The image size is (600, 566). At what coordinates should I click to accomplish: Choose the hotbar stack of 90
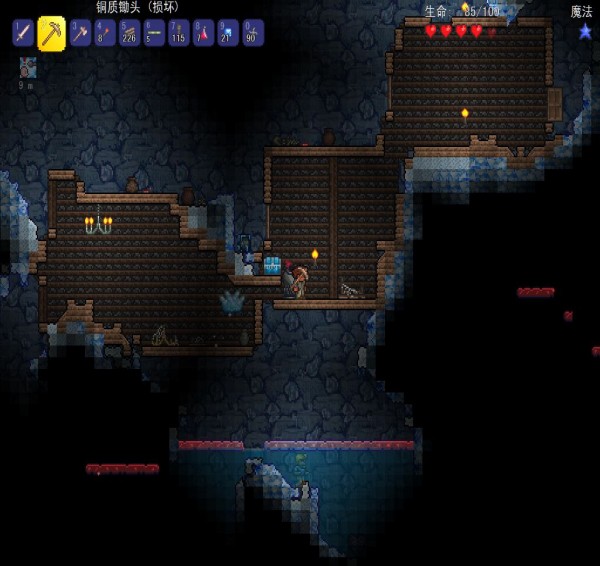pyautogui.click(x=252, y=33)
